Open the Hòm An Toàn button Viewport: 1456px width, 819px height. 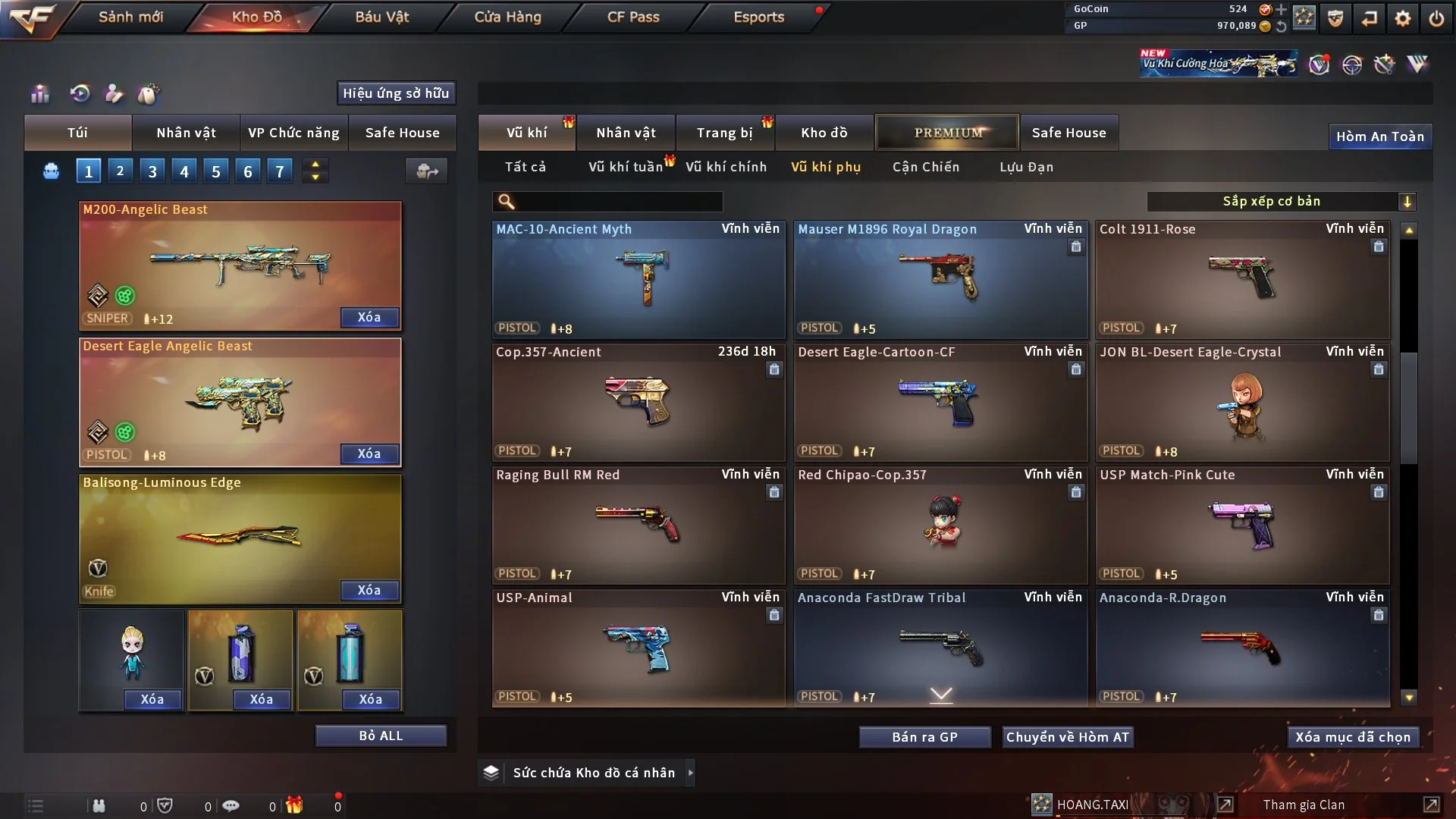(1379, 136)
